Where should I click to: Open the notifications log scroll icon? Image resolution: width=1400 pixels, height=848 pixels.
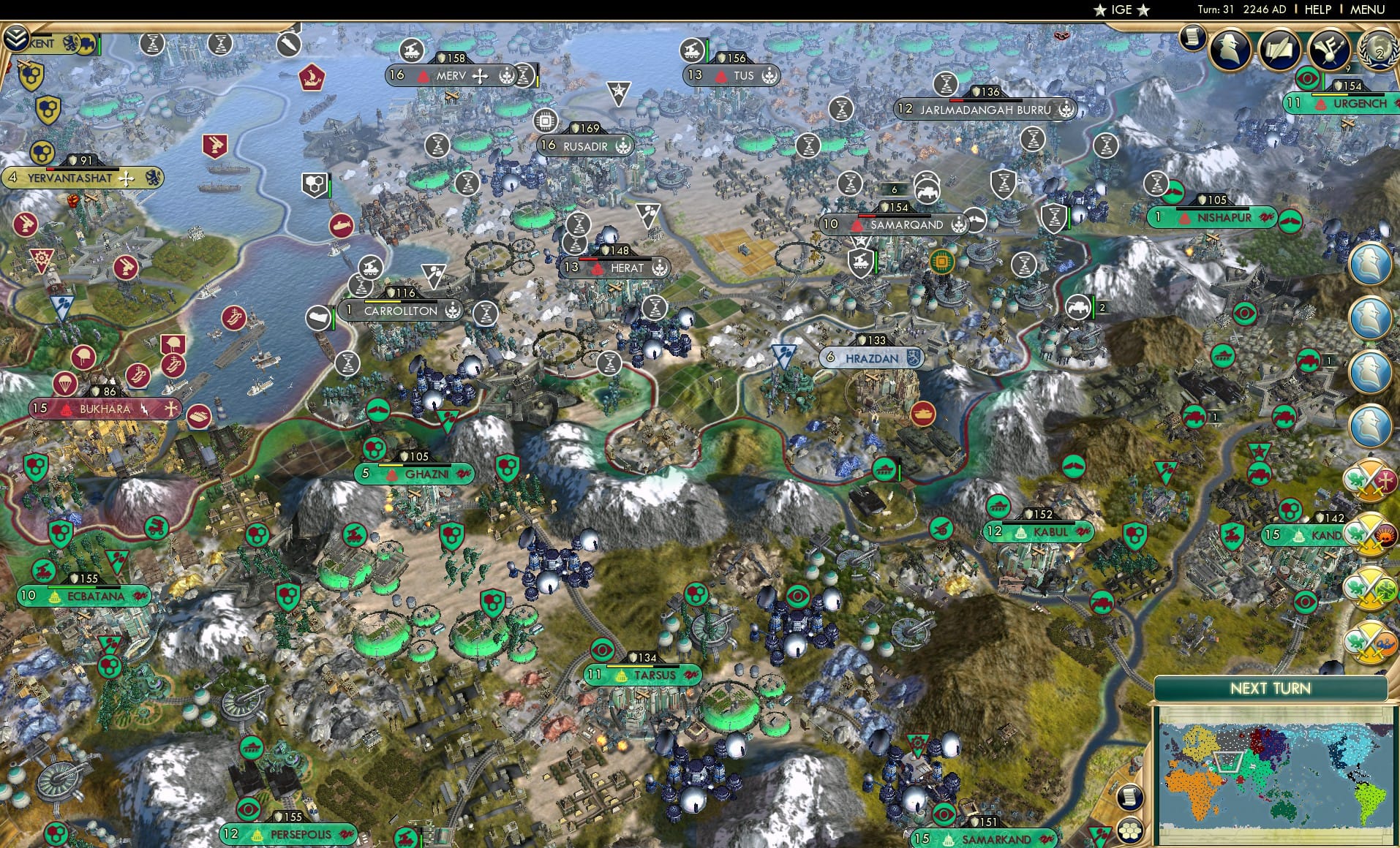1191,40
